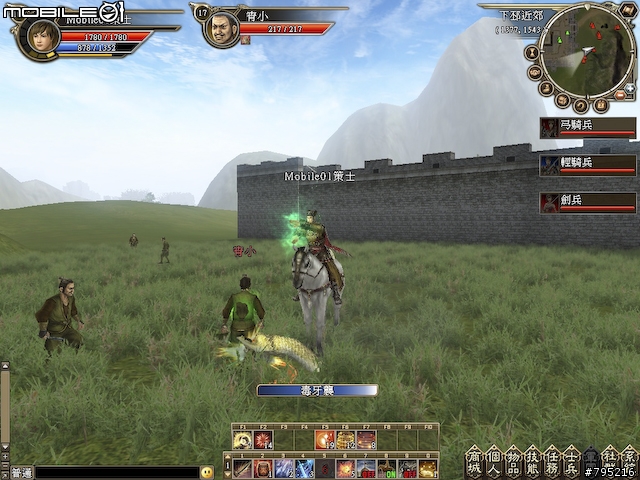Image resolution: width=640 pixels, height=480 pixels.
Task: Open the circular minimap
Action: click(x=585, y=46)
